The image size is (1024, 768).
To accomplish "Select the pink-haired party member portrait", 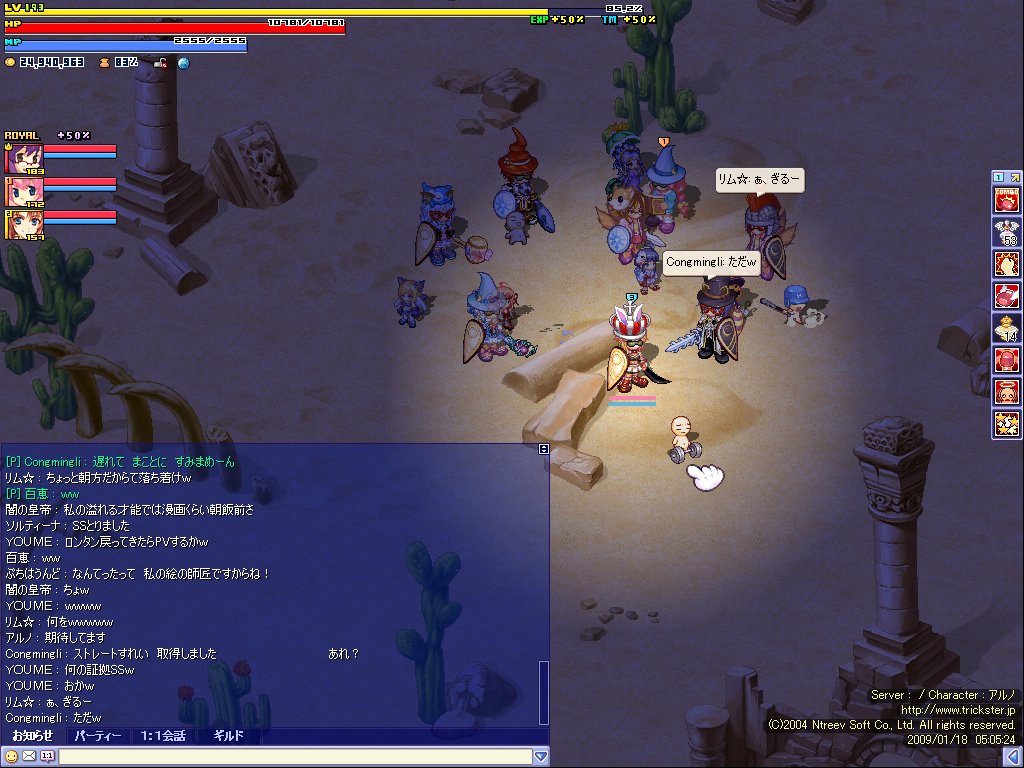I will [x=19, y=191].
